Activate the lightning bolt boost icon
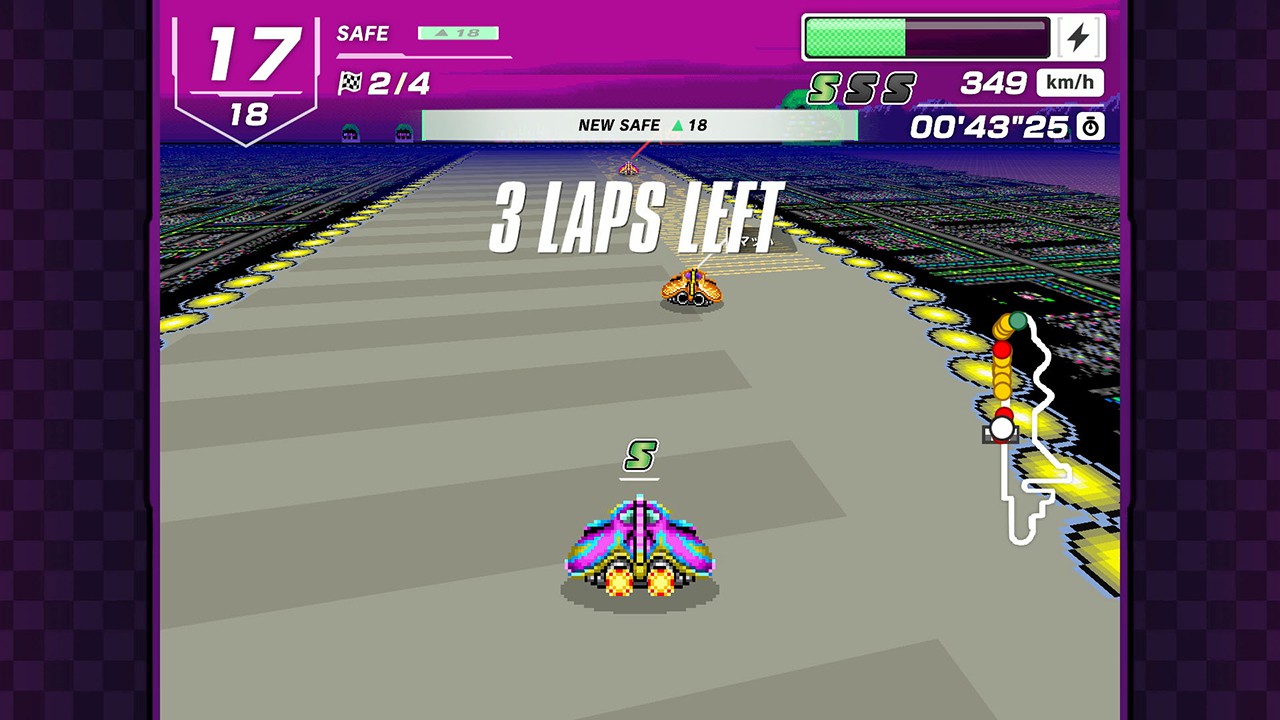This screenshot has width=1280, height=720. 1078,38
